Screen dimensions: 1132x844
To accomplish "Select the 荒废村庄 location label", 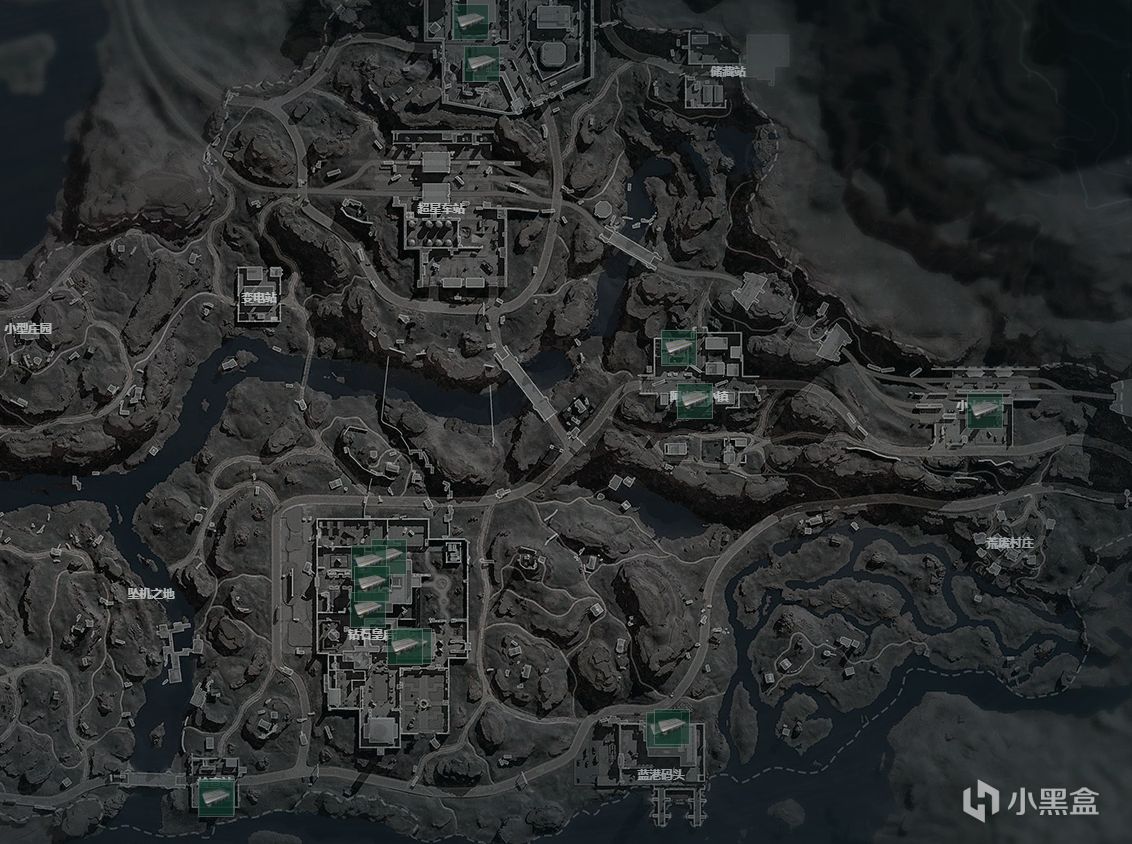I will [x=1009, y=543].
